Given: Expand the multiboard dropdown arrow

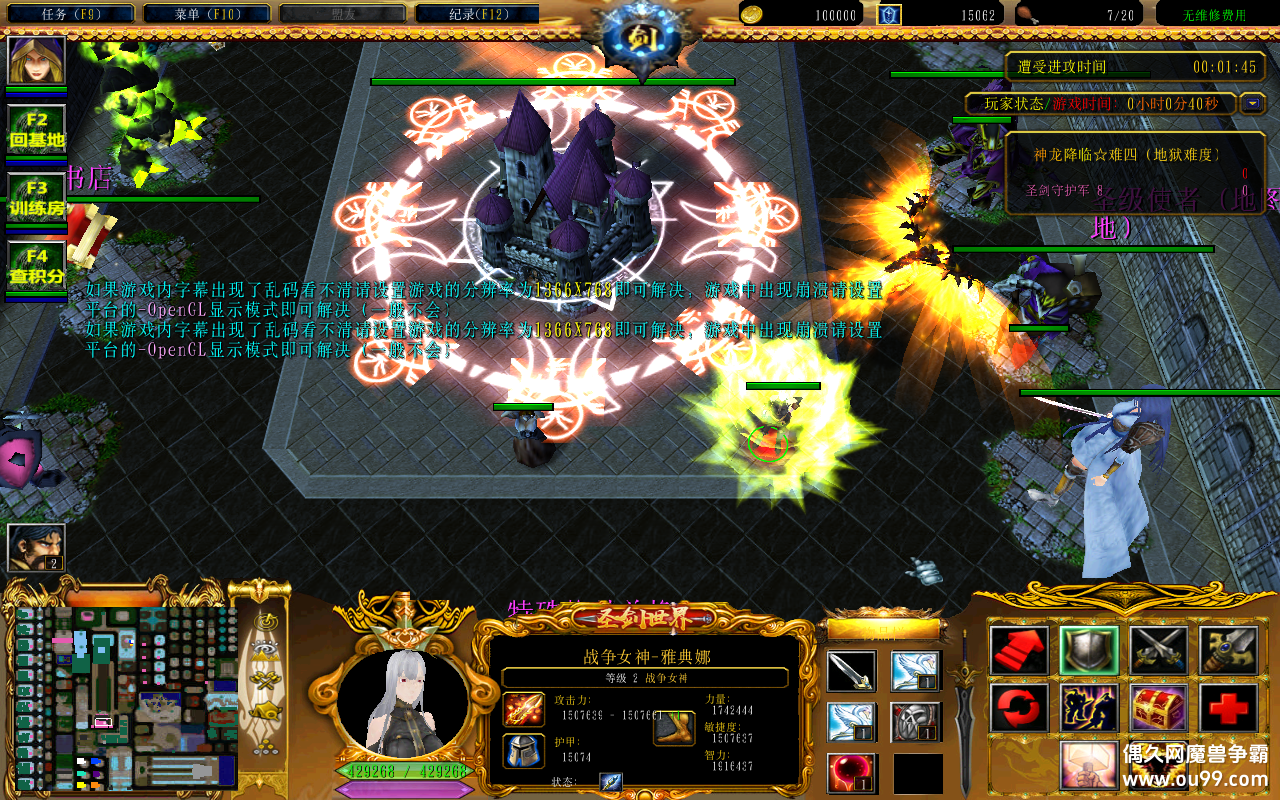Looking at the screenshot, I should click(x=1252, y=103).
